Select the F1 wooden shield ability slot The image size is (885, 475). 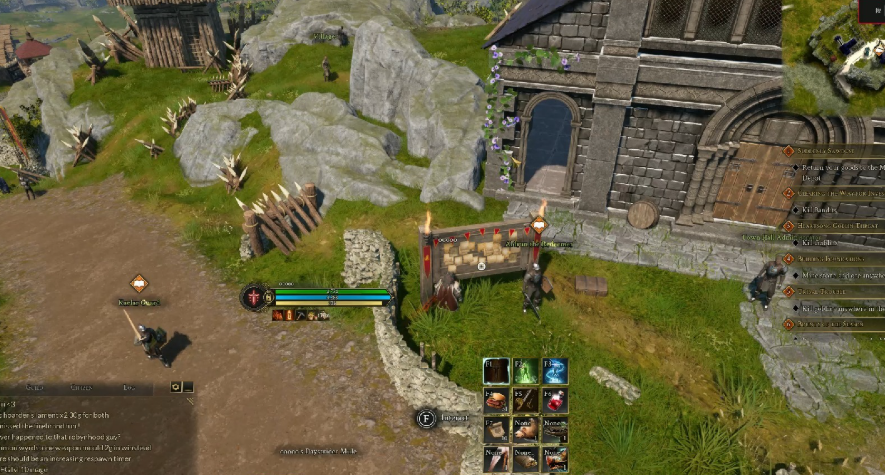497,371
